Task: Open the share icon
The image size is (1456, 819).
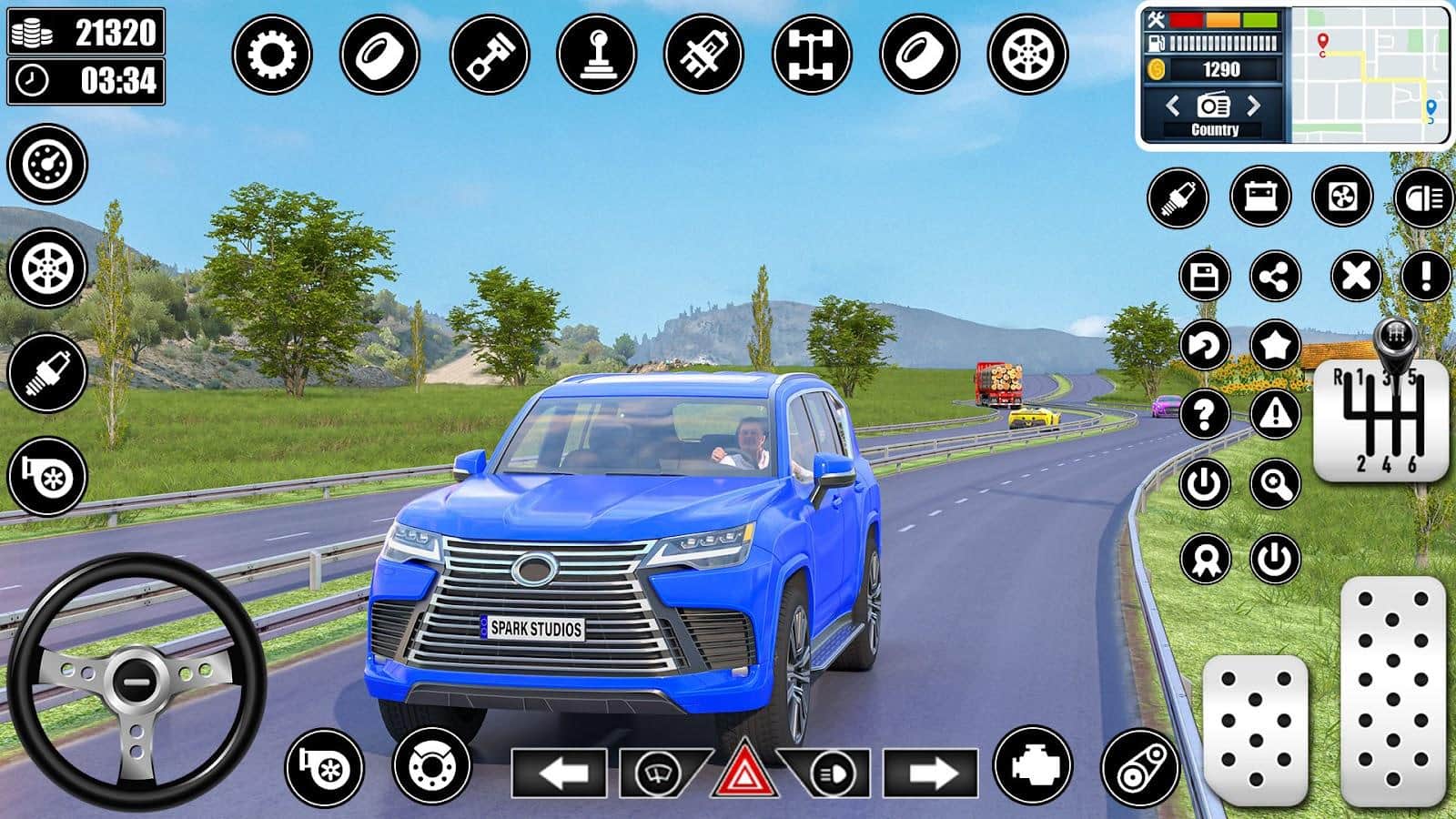Action: pos(1275,276)
